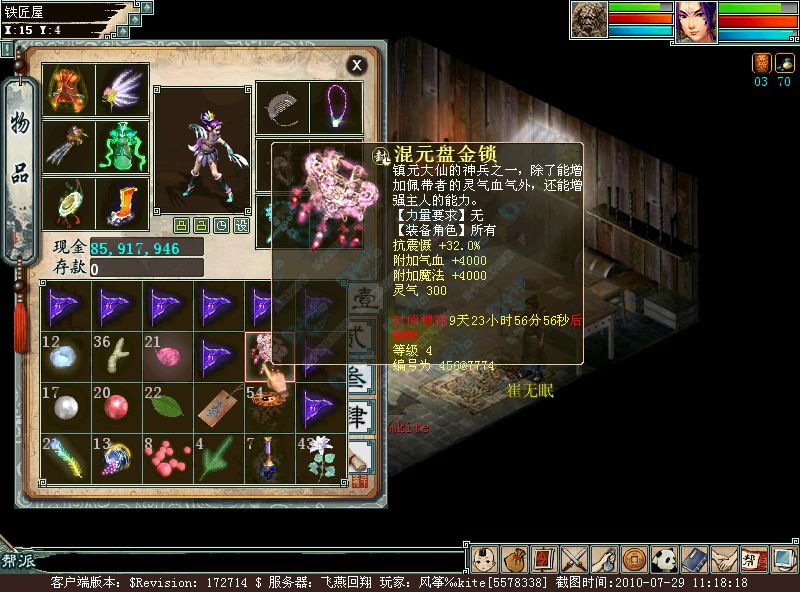Click the handshake icon in the toolbar
The image size is (800, 592).
pyautogui.click(x=724, y=558)
